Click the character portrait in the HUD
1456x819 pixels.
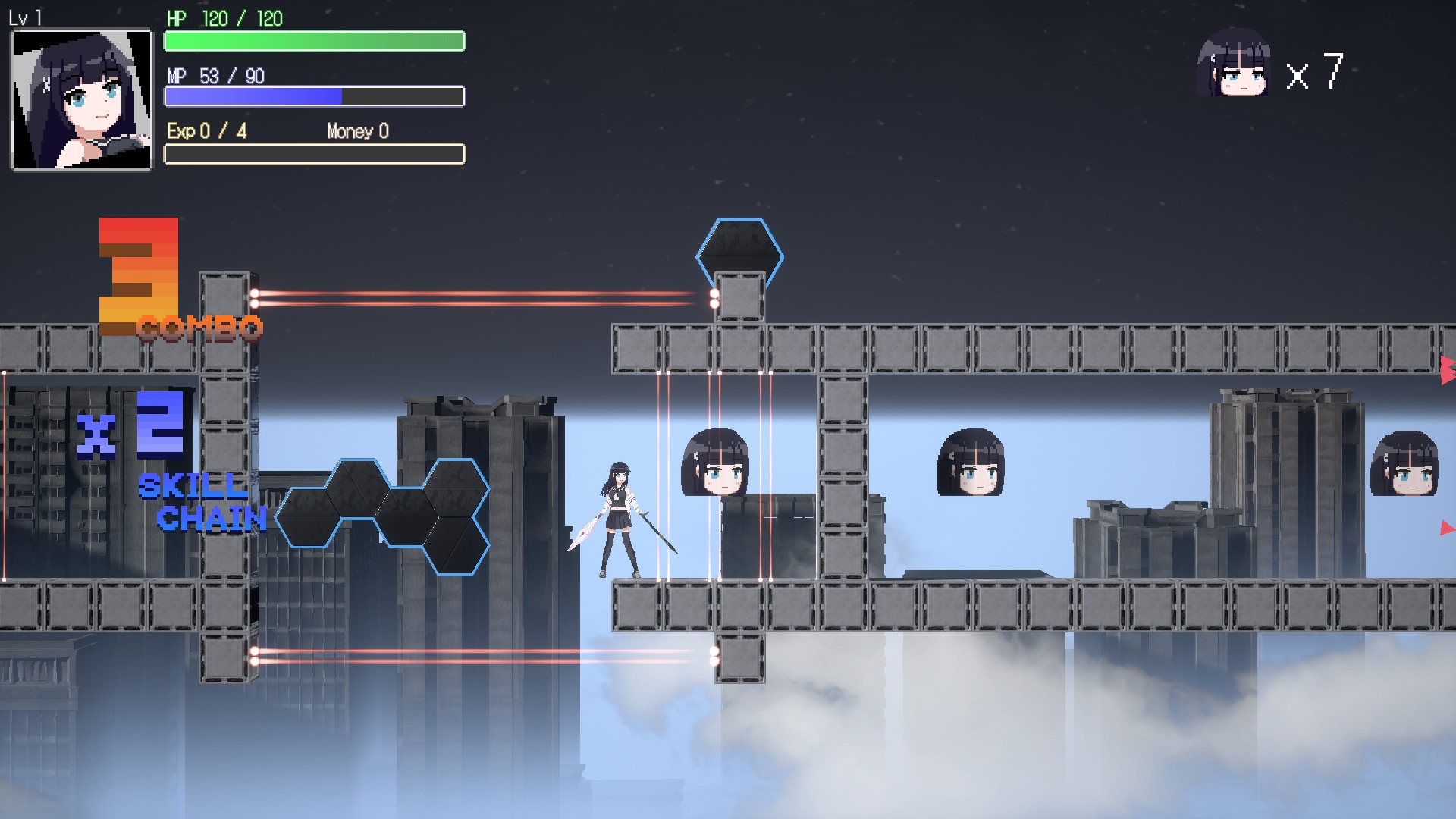[x=81, y=99]
